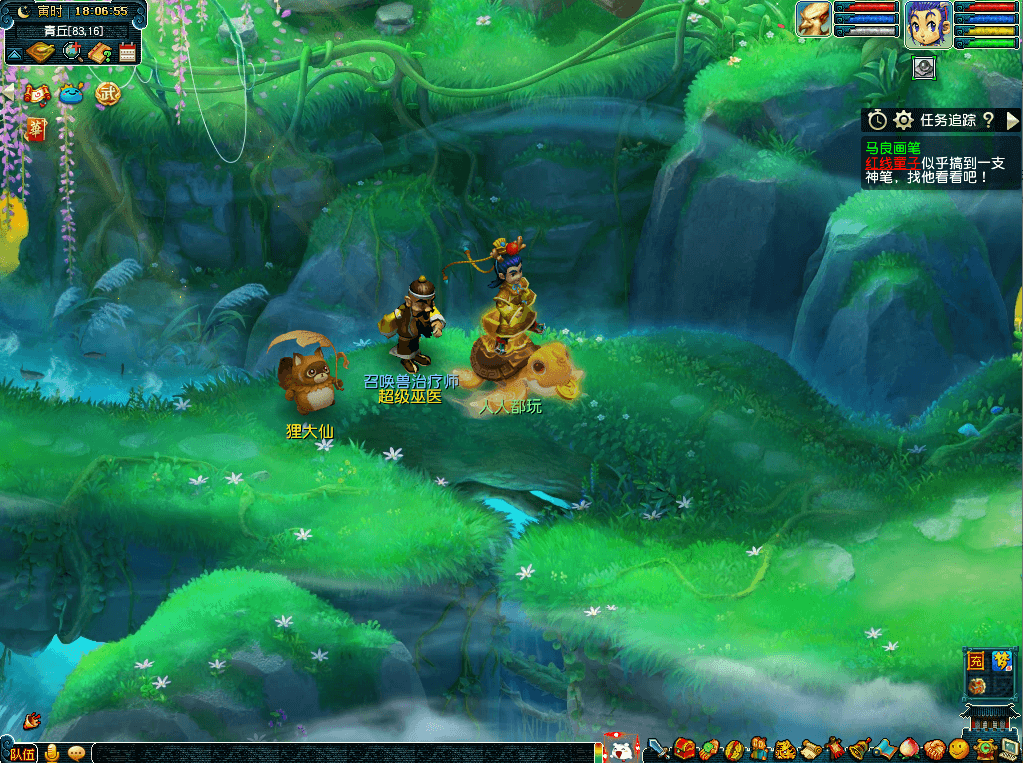Click the blue crowned slime icon
The width and height of the screenshot is (1023, 763).
[71, 95]
